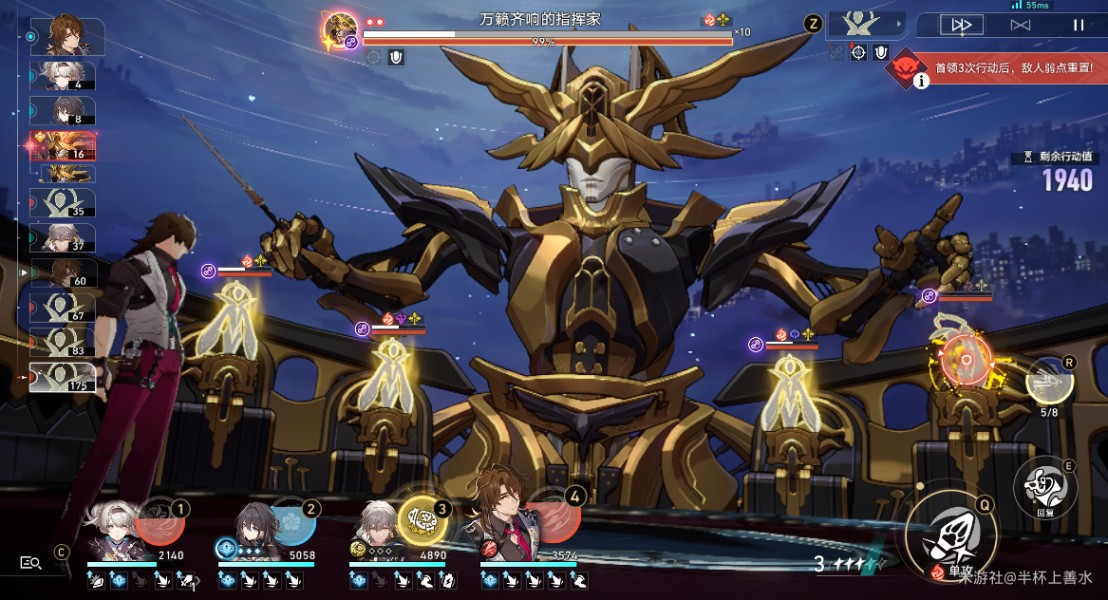Screen dimensions: 1108x600
Task: Select the top turn-order character portrait
Action: tap(66, 36)
